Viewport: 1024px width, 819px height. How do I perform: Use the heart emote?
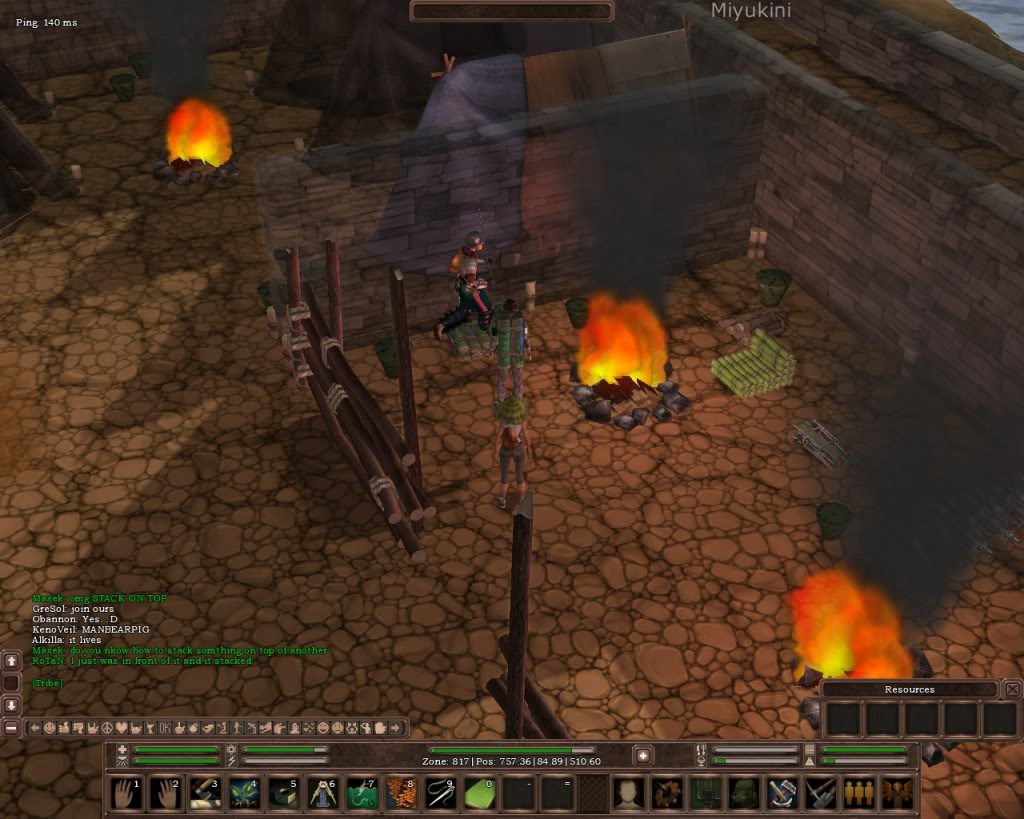[122, 728]
